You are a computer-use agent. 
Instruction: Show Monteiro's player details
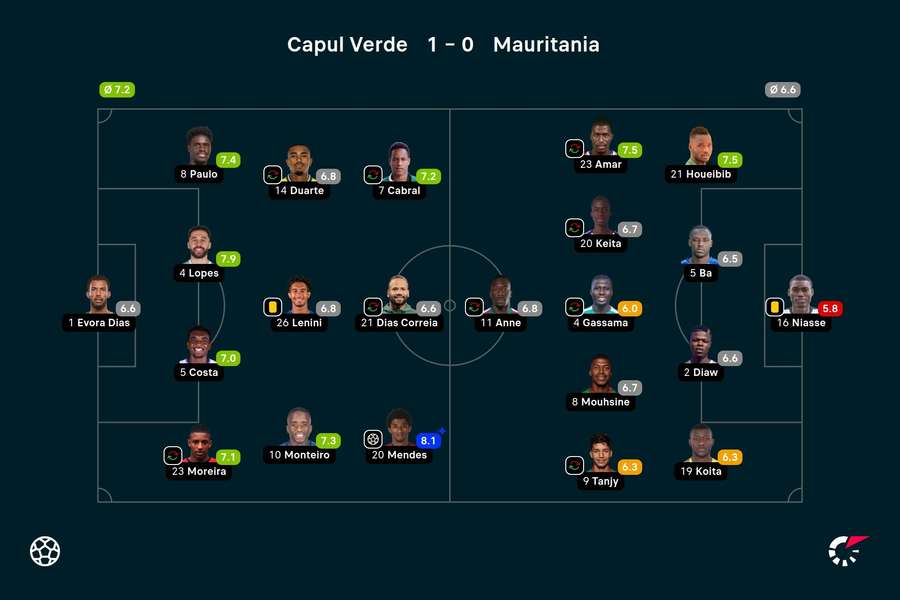pyautogui.click(x=298, y=428)
